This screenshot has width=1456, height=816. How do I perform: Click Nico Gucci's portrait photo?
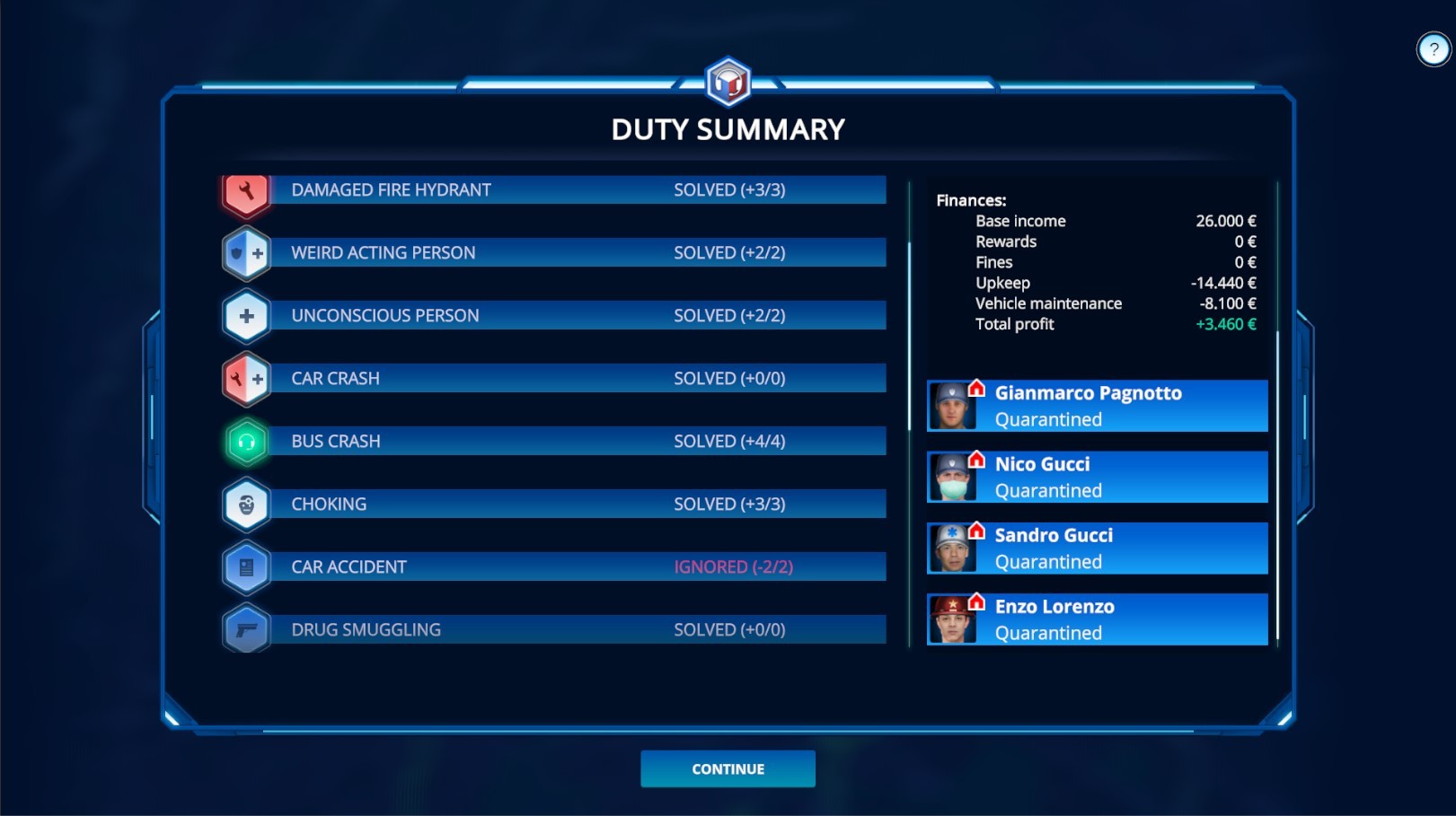pos(955,477)
